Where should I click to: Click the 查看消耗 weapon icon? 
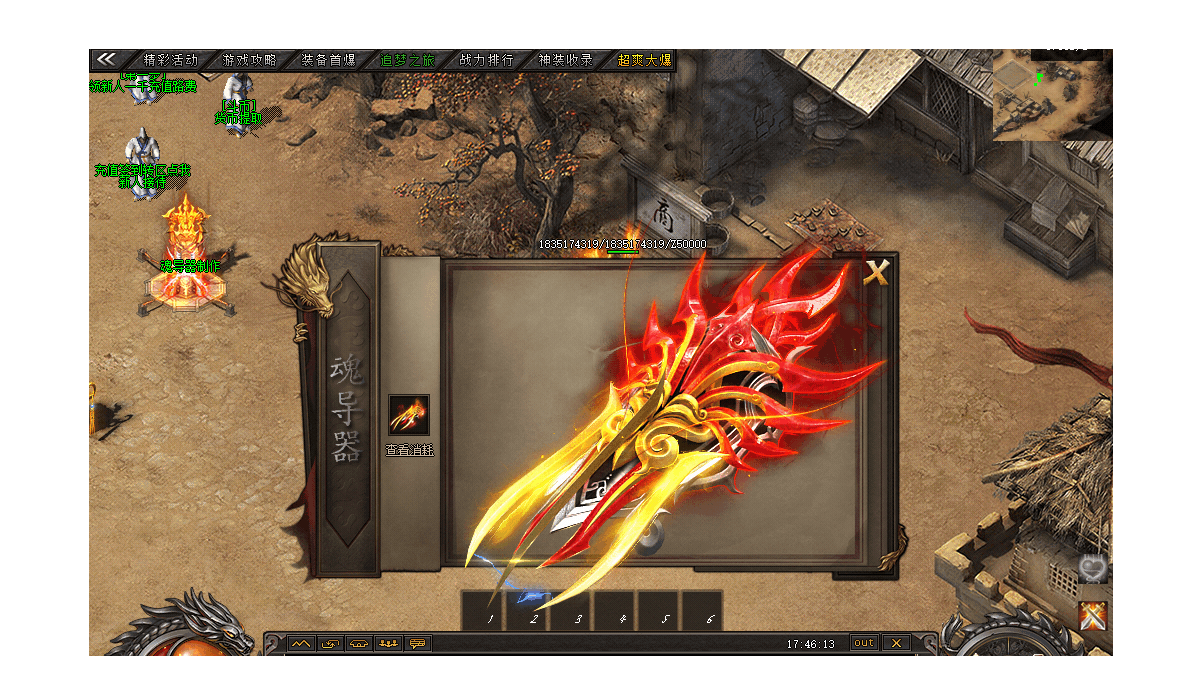[408, 415]
